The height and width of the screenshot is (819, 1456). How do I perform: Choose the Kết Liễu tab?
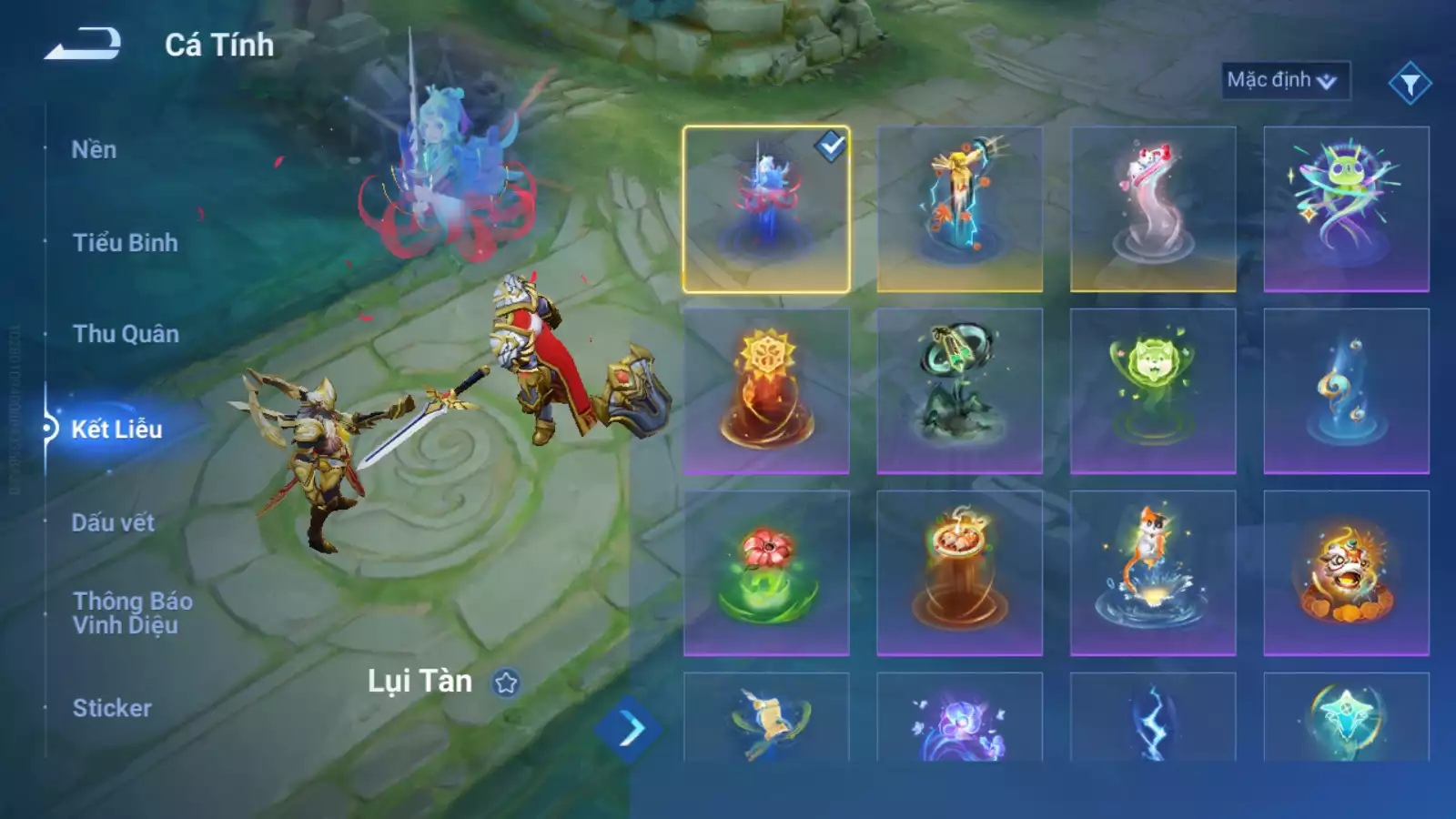116,429
